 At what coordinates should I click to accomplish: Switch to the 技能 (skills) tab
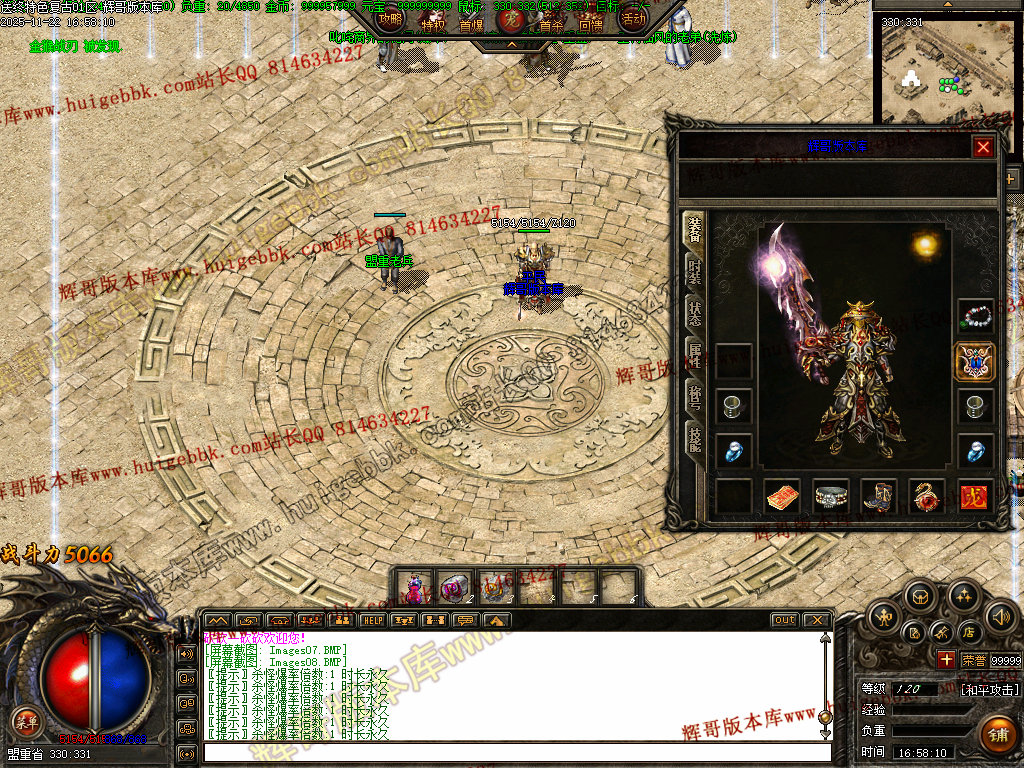694,437
